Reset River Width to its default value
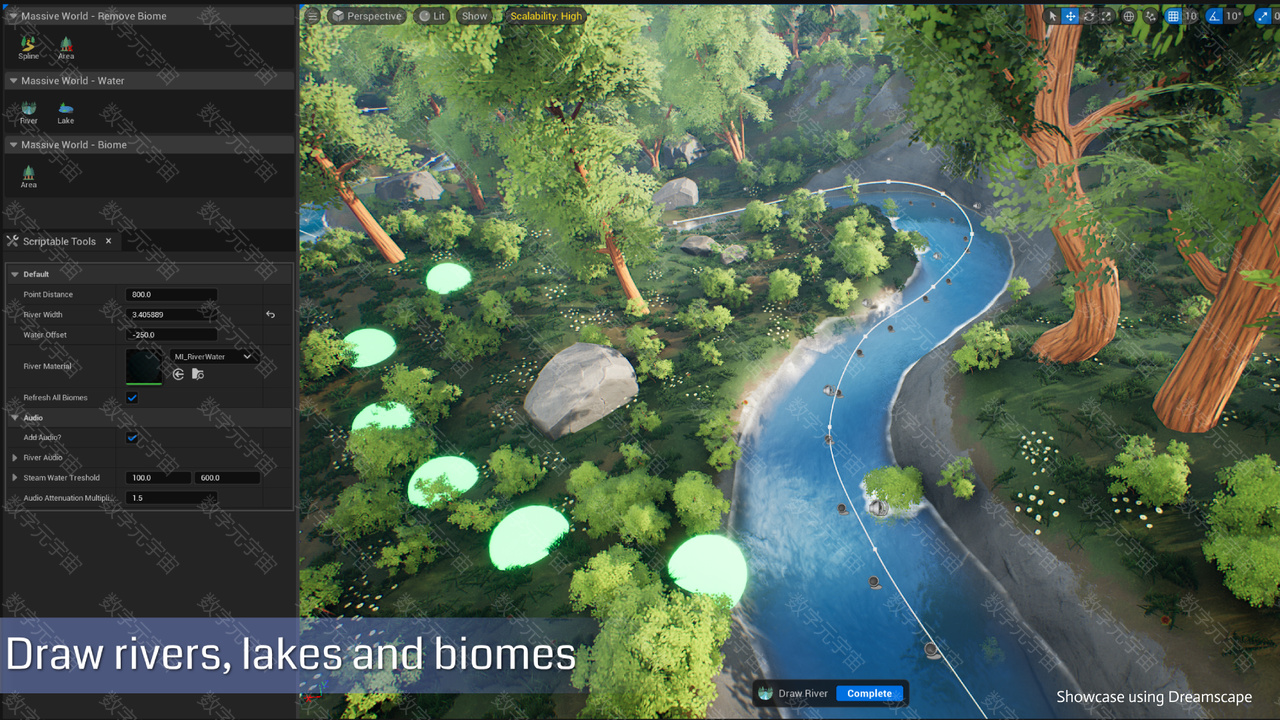This screenshot has width=1280, height=720. pos(270,315)
